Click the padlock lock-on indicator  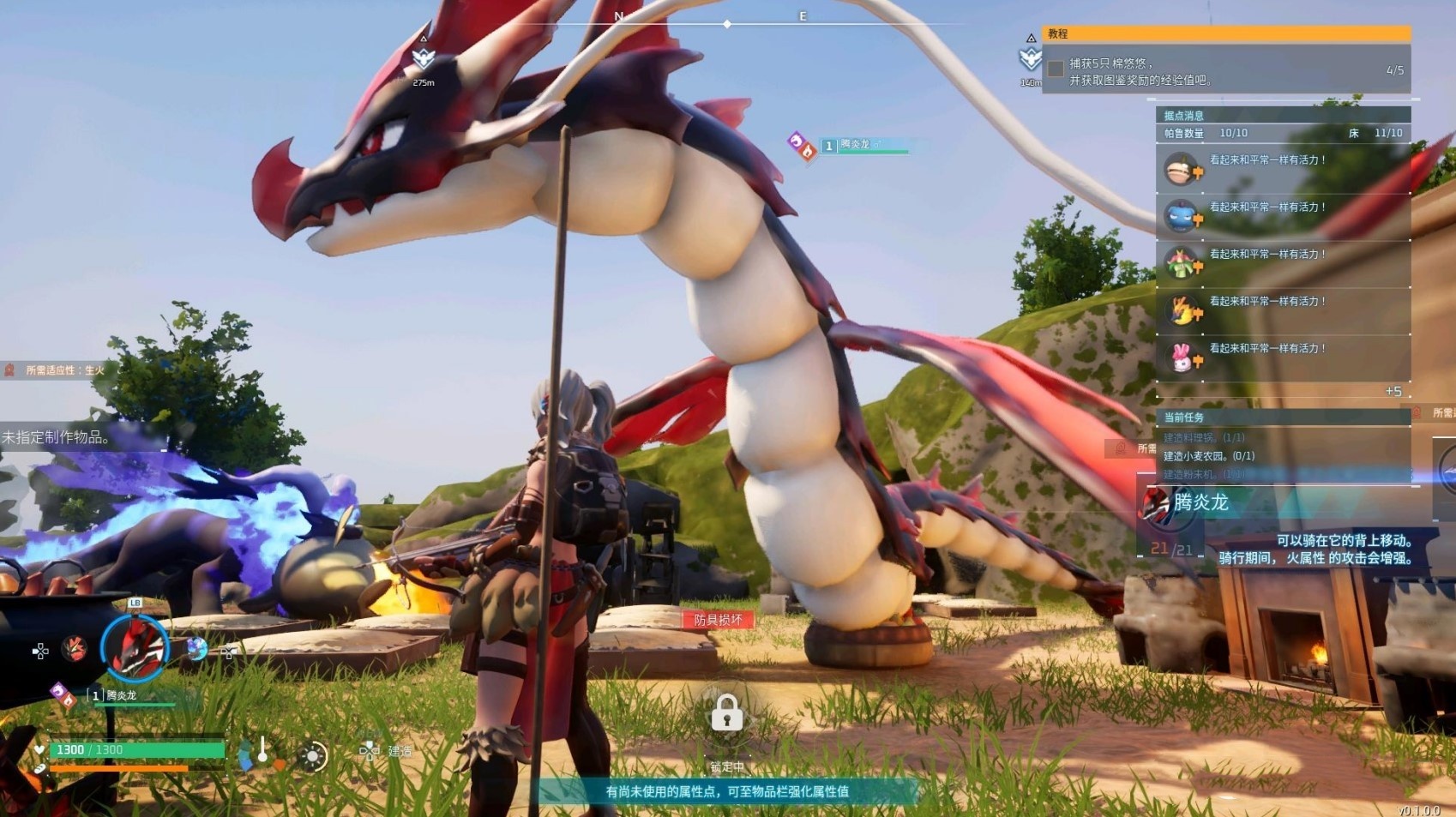pos(726,713)
